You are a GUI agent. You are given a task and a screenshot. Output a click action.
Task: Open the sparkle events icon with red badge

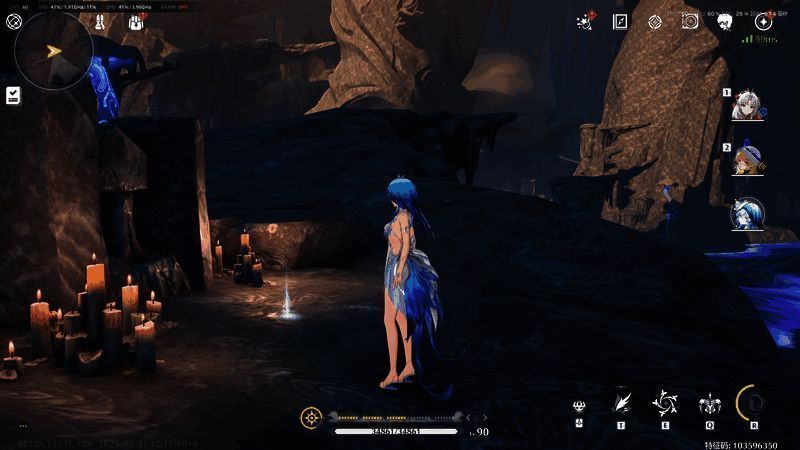point(586,21)
